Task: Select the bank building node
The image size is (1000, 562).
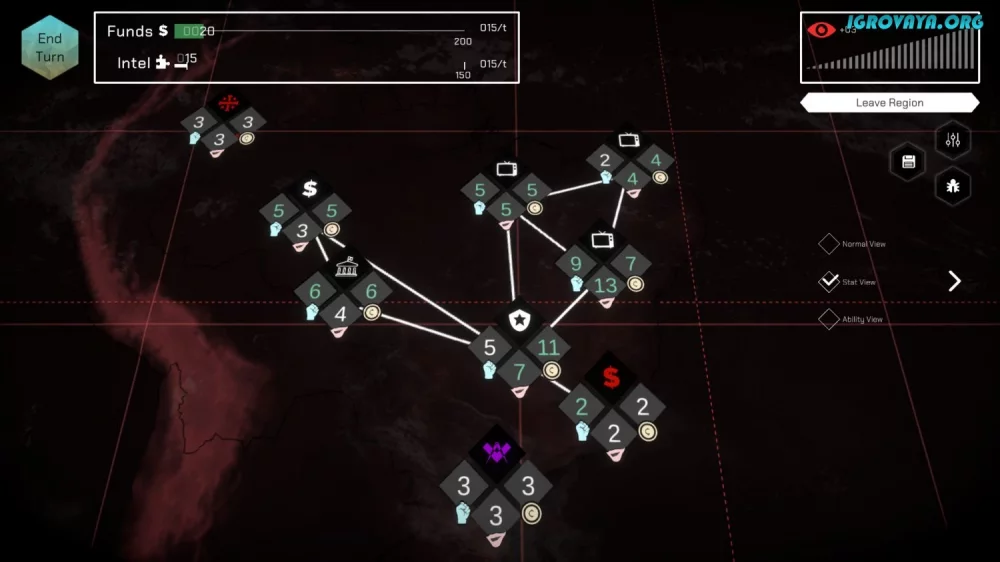Action: [x=344, y=266]
